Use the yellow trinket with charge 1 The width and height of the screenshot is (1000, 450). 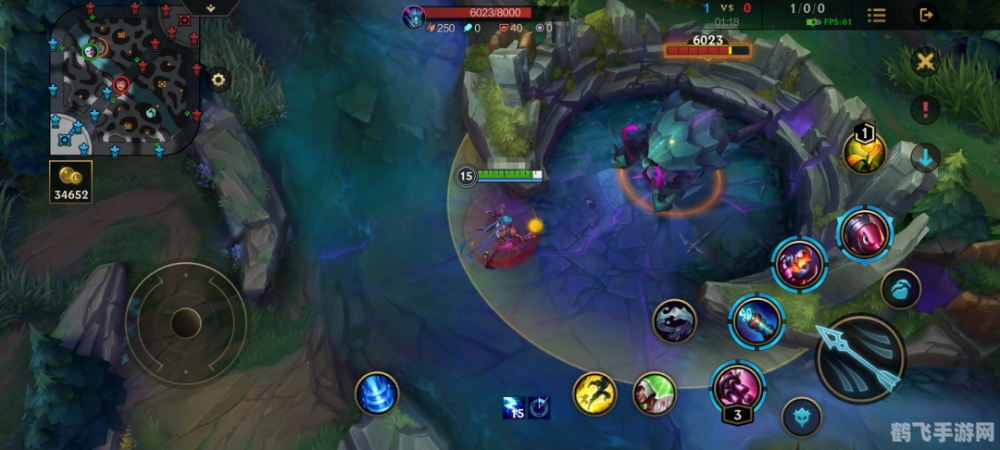coord(864,152)
